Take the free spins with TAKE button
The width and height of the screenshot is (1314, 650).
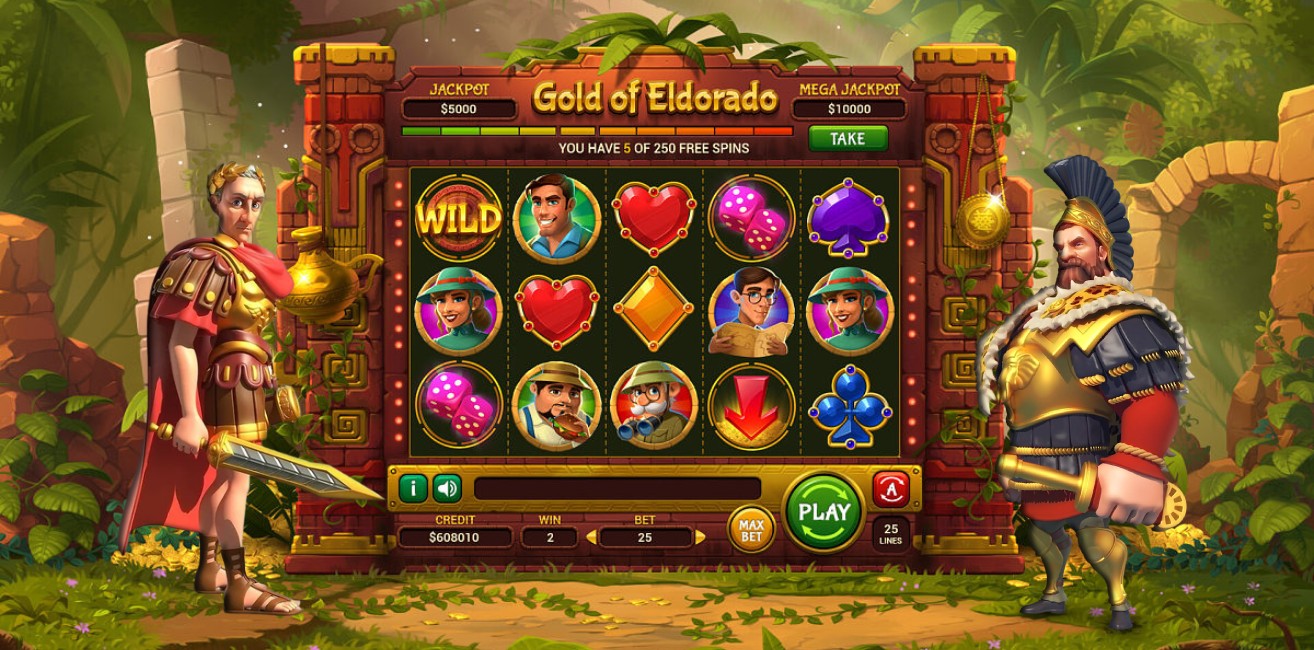pyautogui.click(x=847, y=138)
